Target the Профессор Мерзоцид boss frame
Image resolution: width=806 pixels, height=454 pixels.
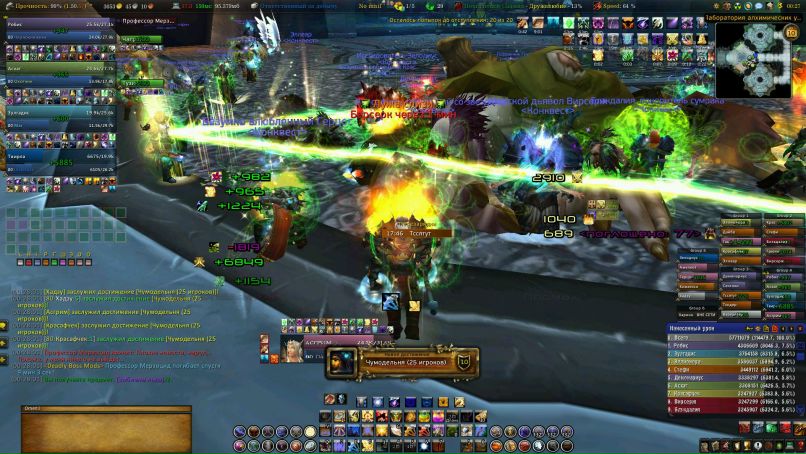coord(143,22)
